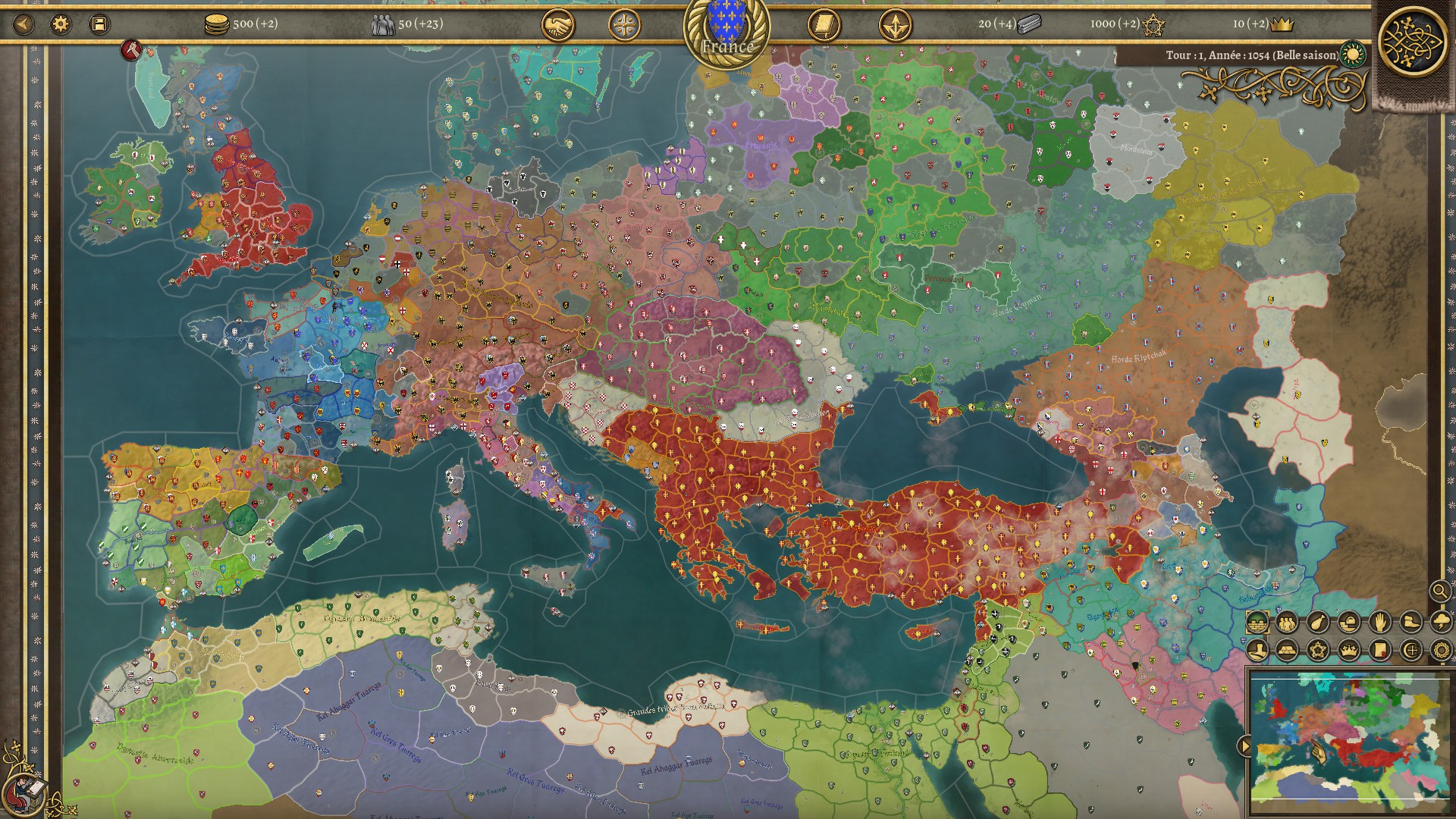Click the red dagger notification icon
Image resolution: width=1456 pixels, height=819 pixels.
click(132, 51)
